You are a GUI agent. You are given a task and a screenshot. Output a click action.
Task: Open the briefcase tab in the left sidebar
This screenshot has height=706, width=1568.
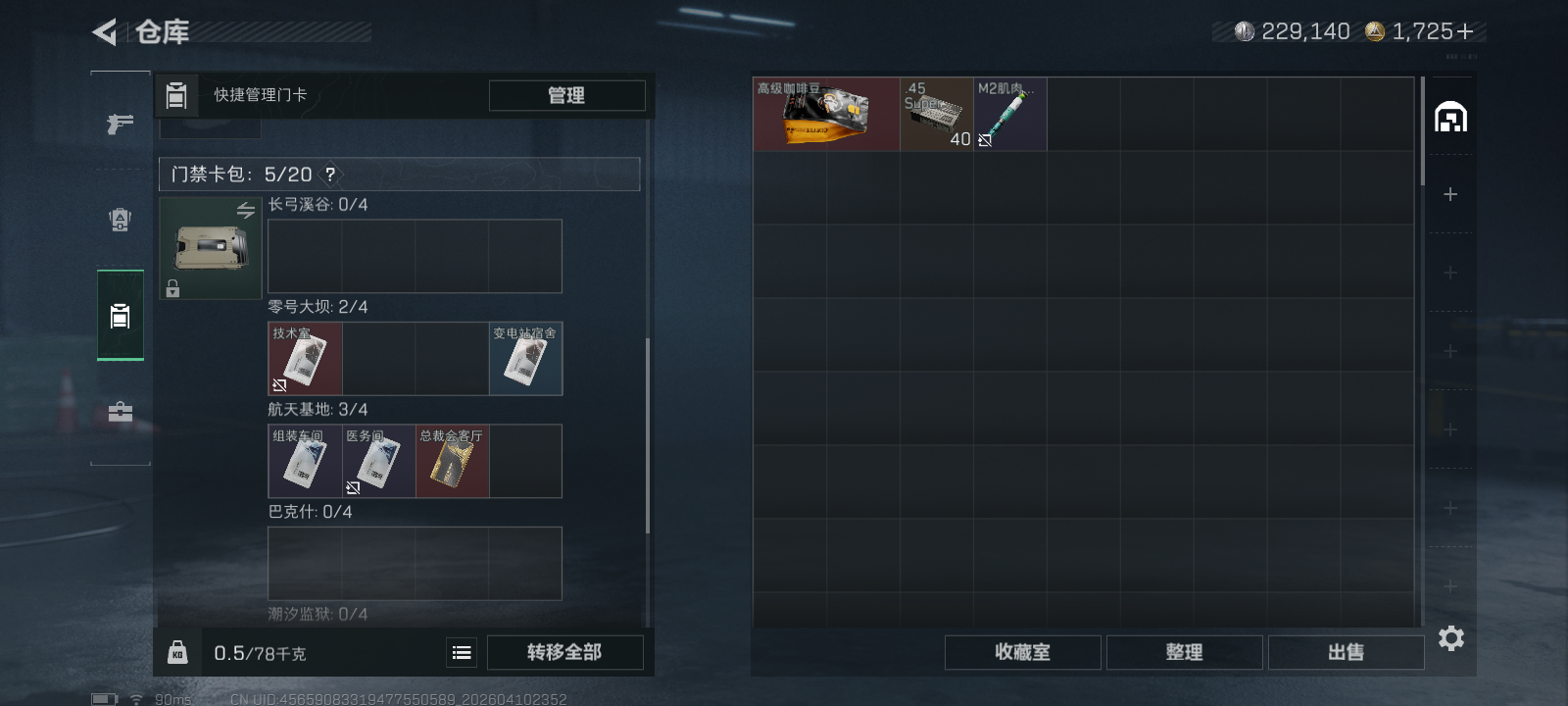pyautogui.click(x=120, y=411)
